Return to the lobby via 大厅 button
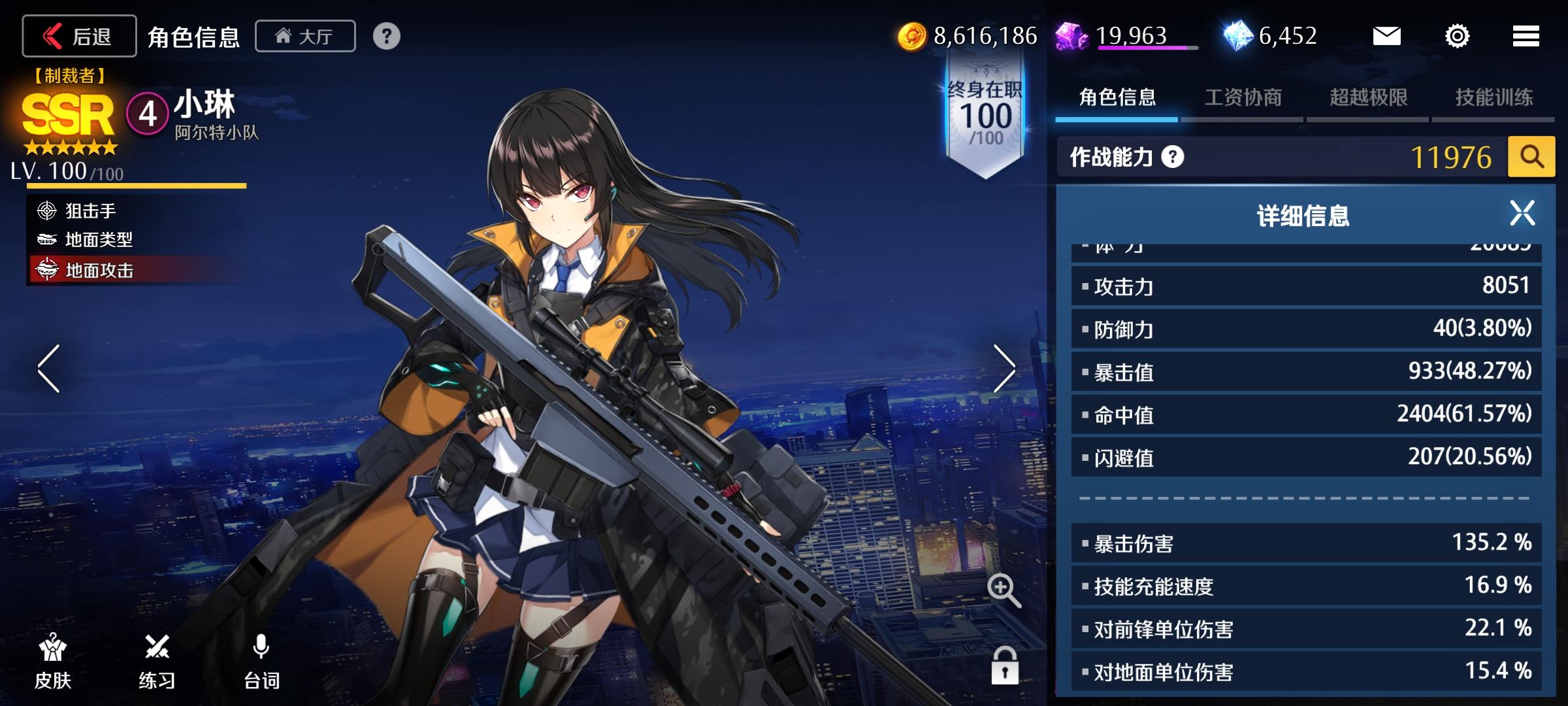The width and height of the screenshot is (1568, 706). click(305, 36)
